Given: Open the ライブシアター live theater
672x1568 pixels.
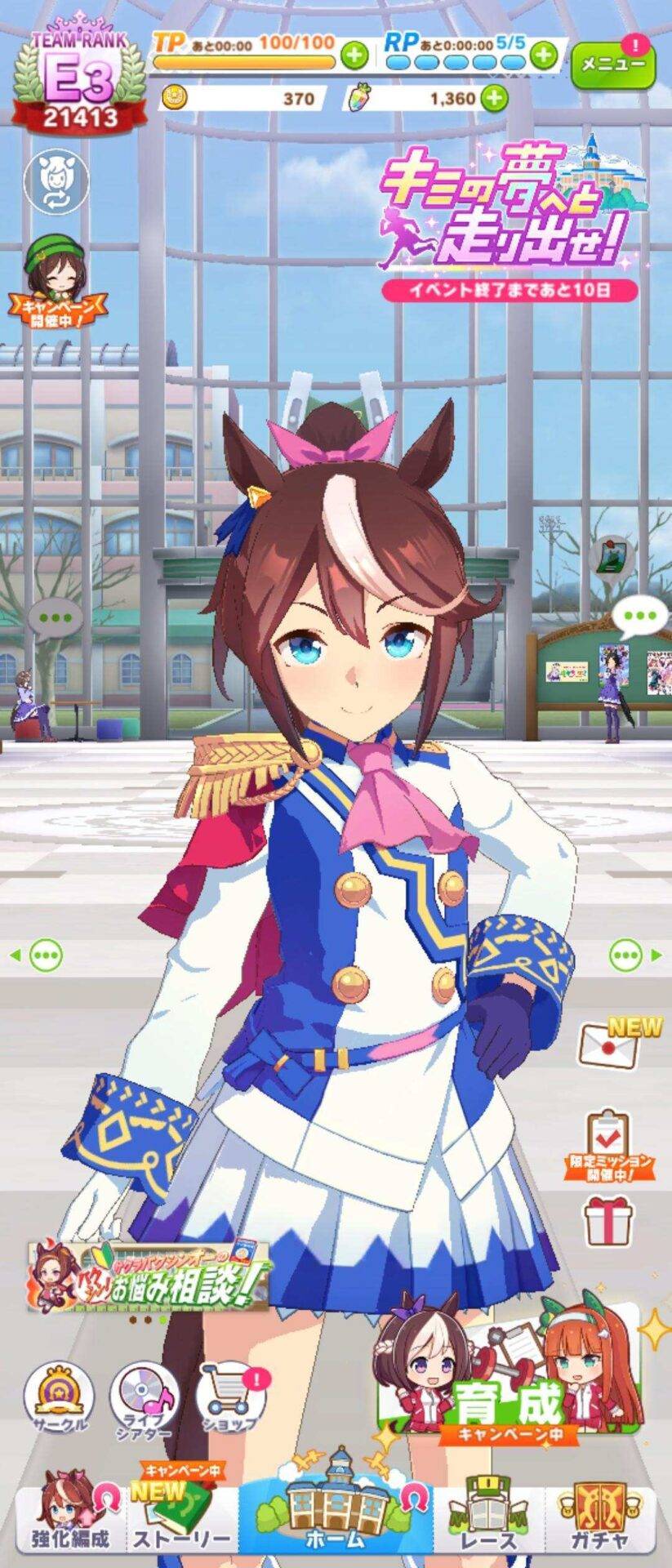Looking at the screenshot, I should [145, 1396].
